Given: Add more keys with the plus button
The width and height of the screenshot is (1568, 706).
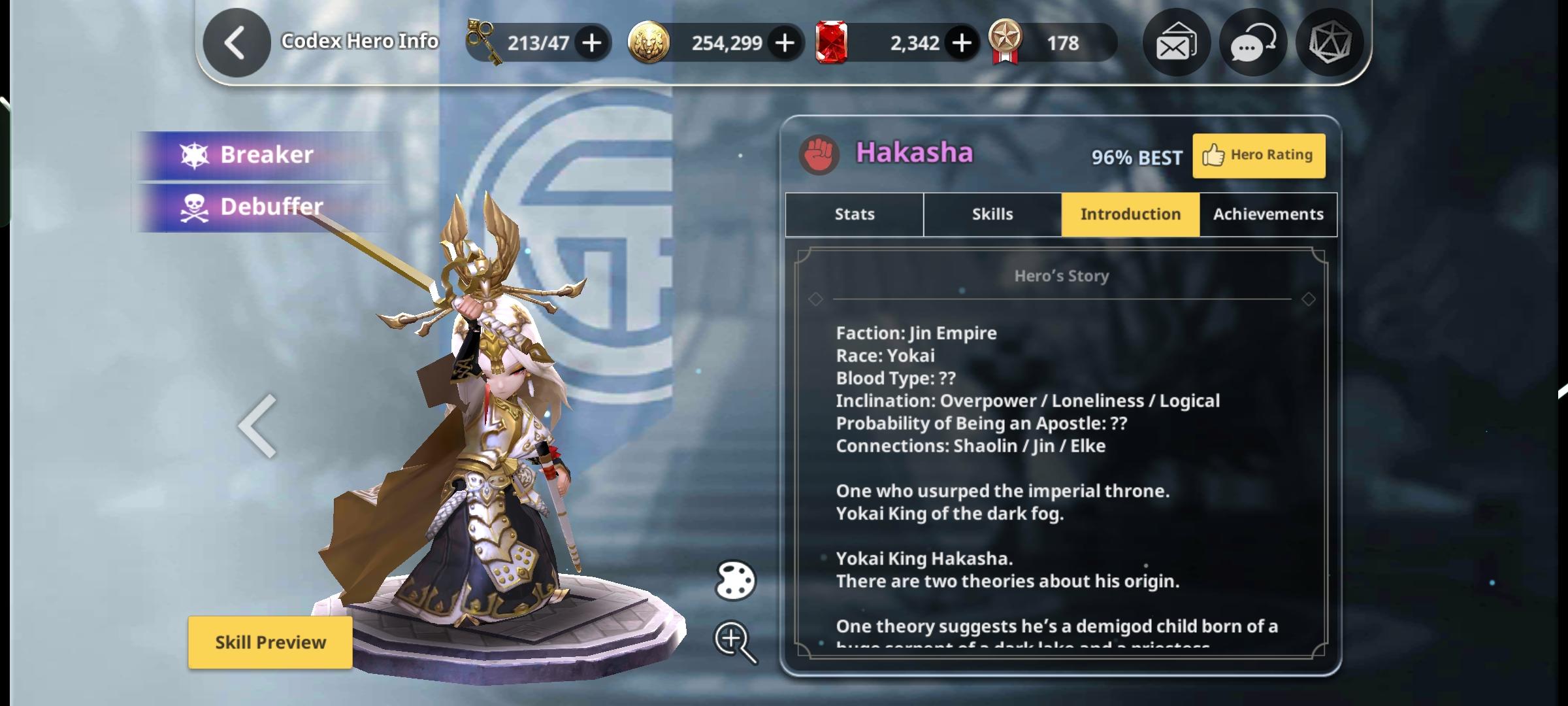Looking at the screenshot, I should coord(592,43).
